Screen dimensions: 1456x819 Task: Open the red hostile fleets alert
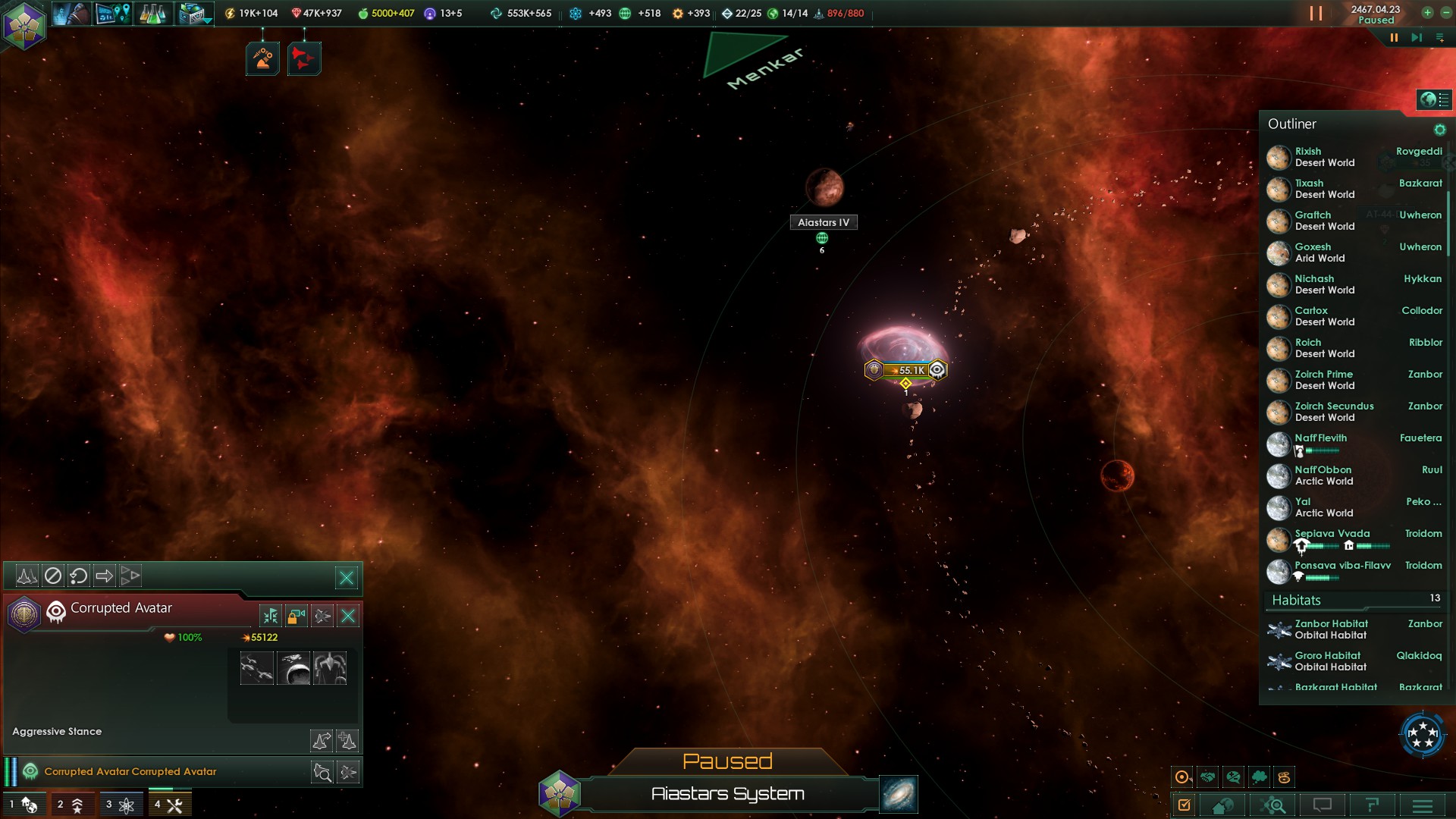pos(303,58)
